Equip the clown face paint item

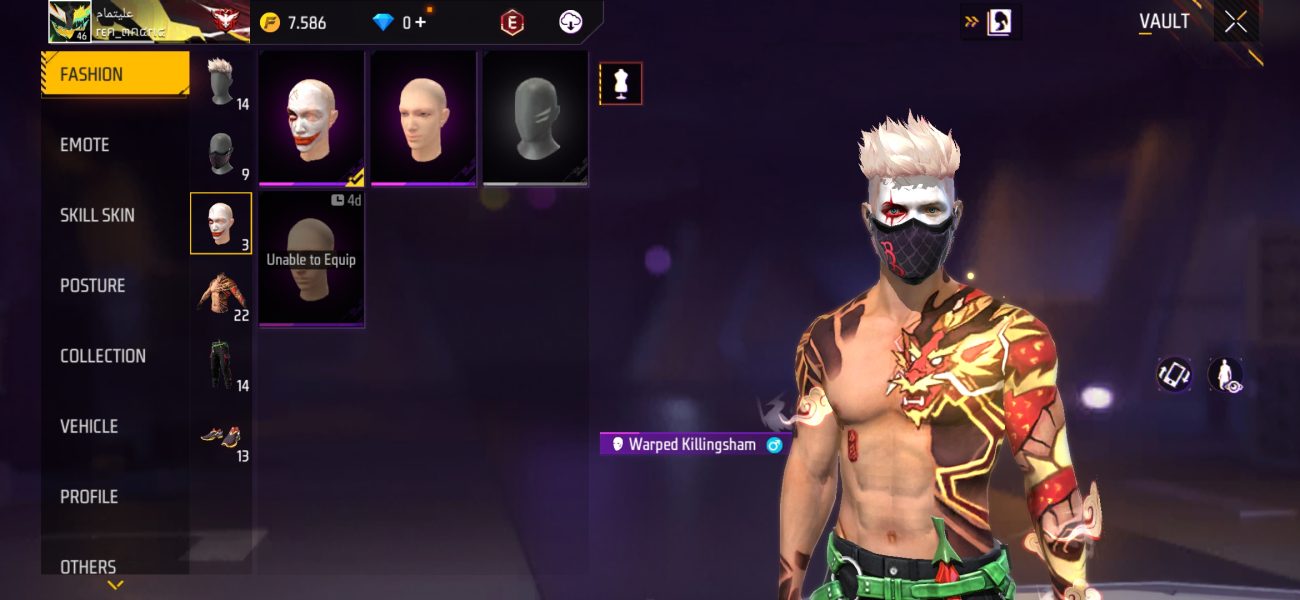click(312, 118)
